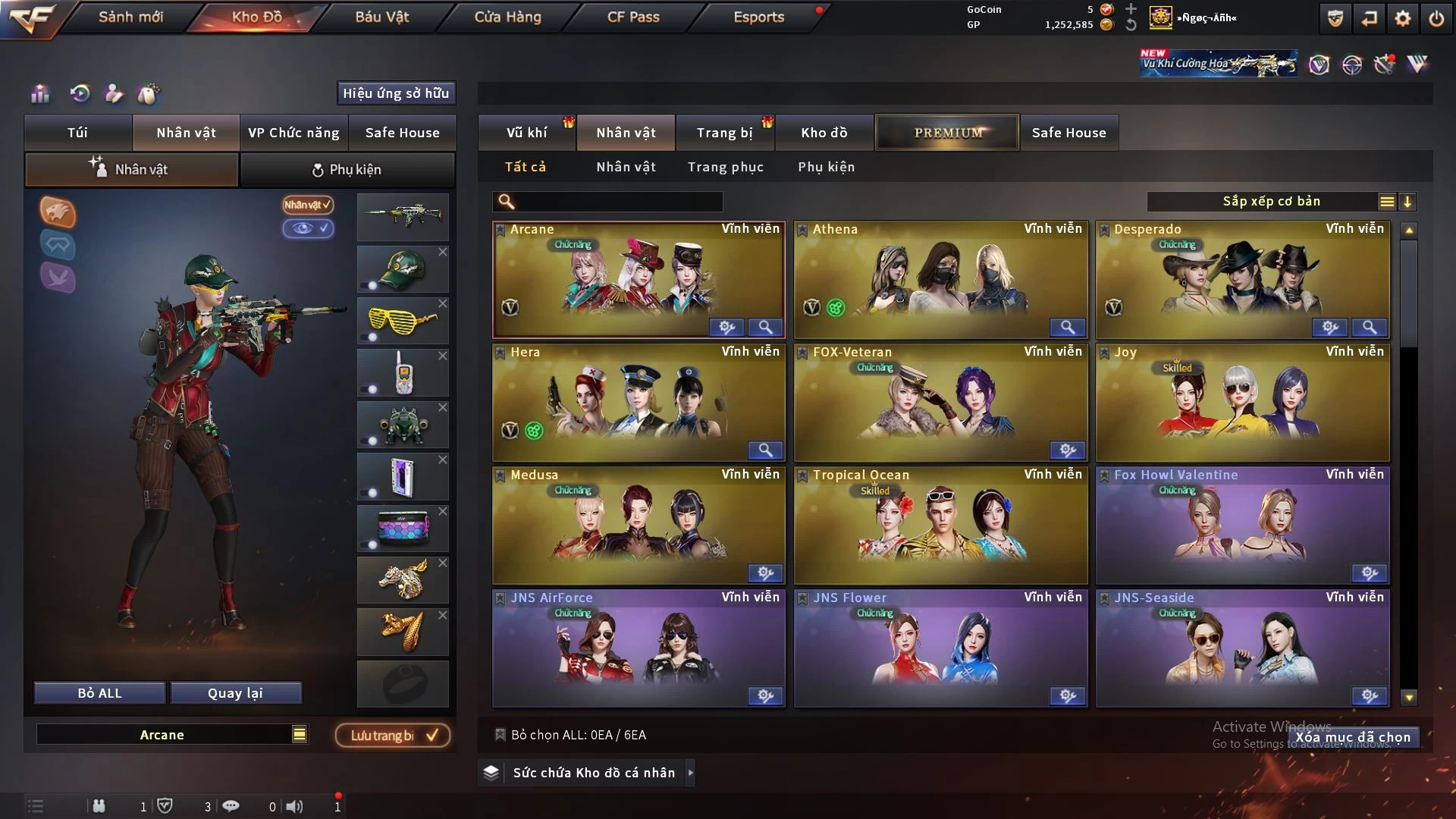This screenshot has height=819, width=1456.
Task: Switch to the Vũ khí tab
Action: [526, 133]
